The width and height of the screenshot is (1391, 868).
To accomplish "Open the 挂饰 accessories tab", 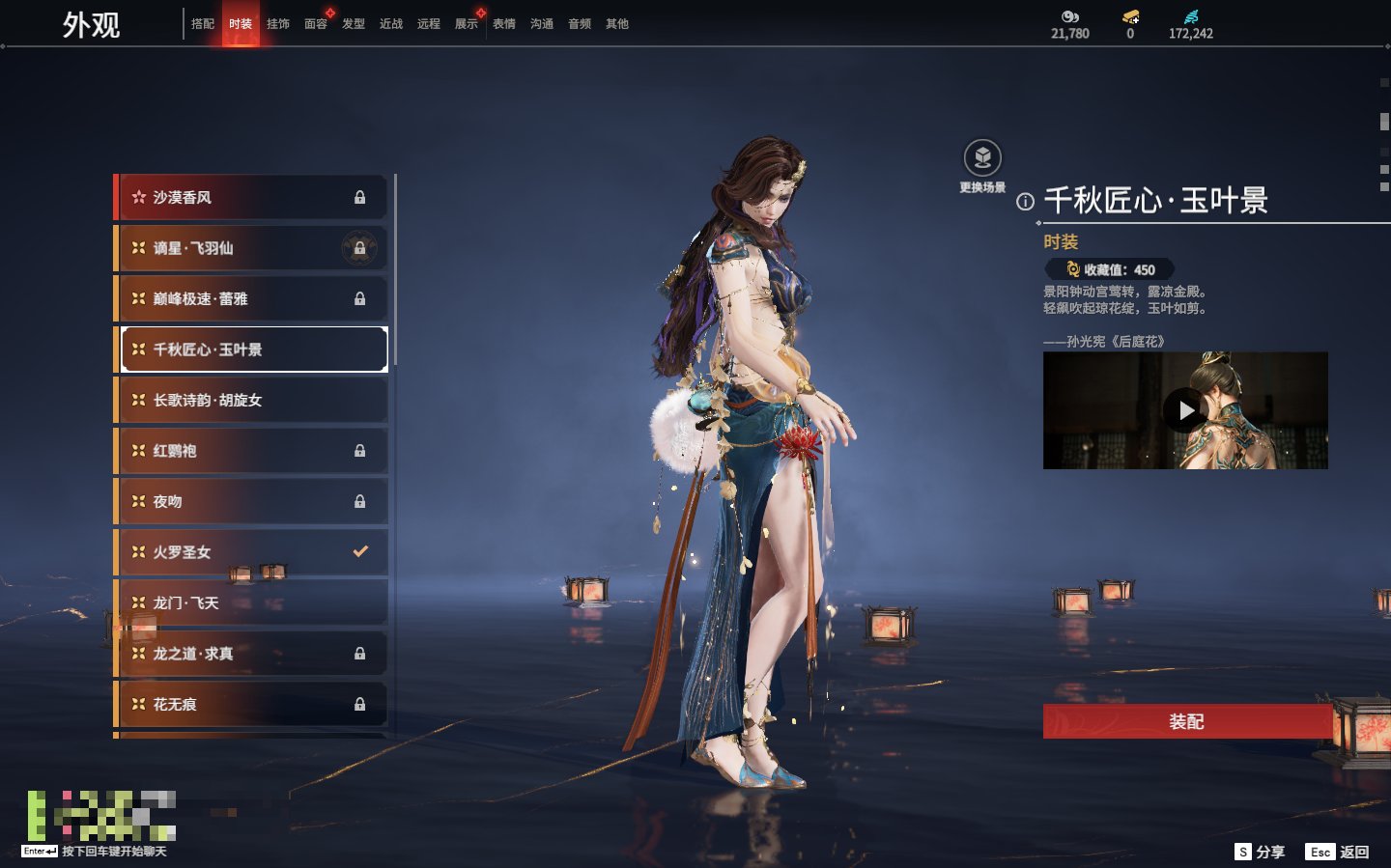I will click(278, 24).
